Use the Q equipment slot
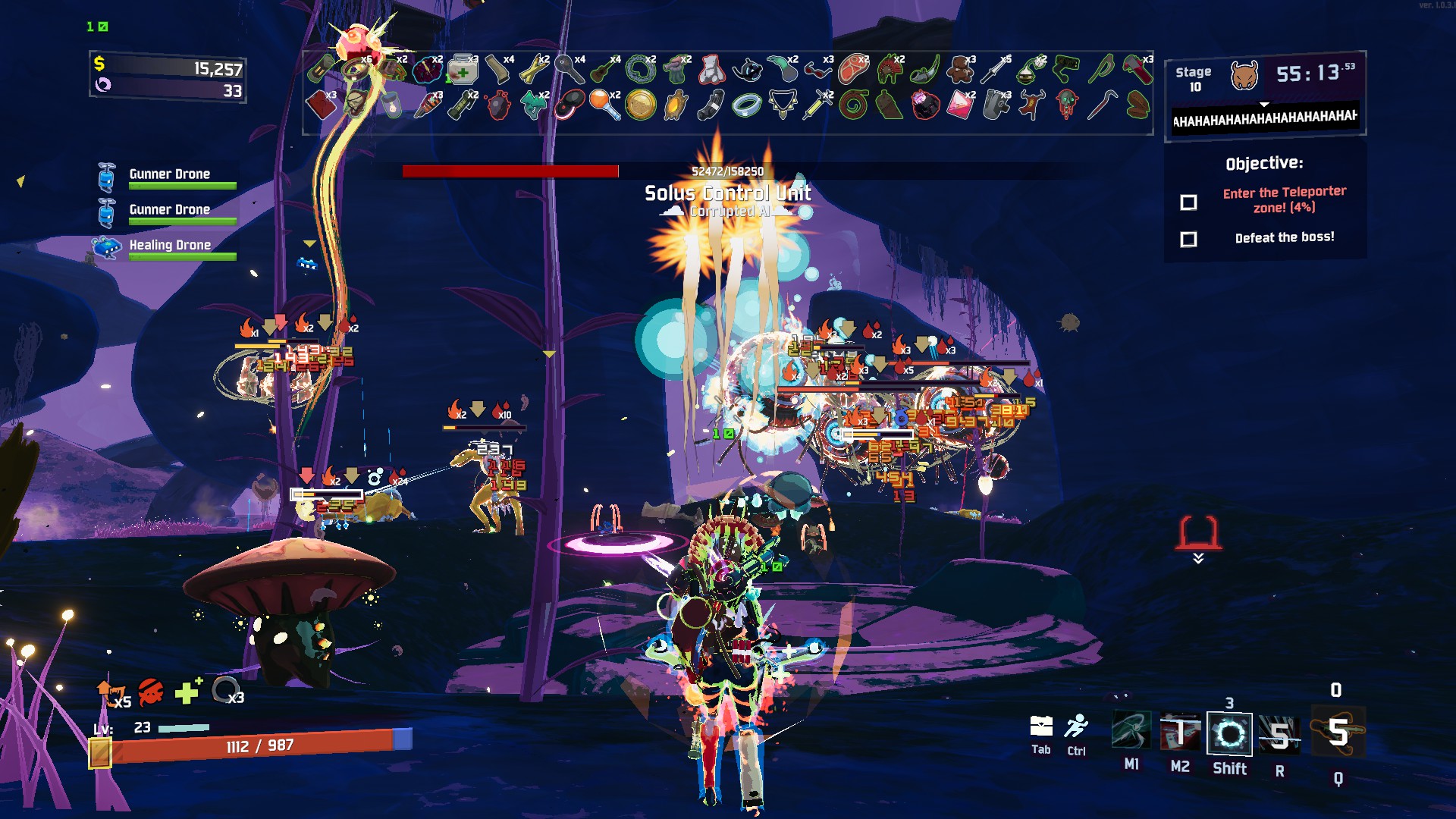 [x=1338, y=732]
